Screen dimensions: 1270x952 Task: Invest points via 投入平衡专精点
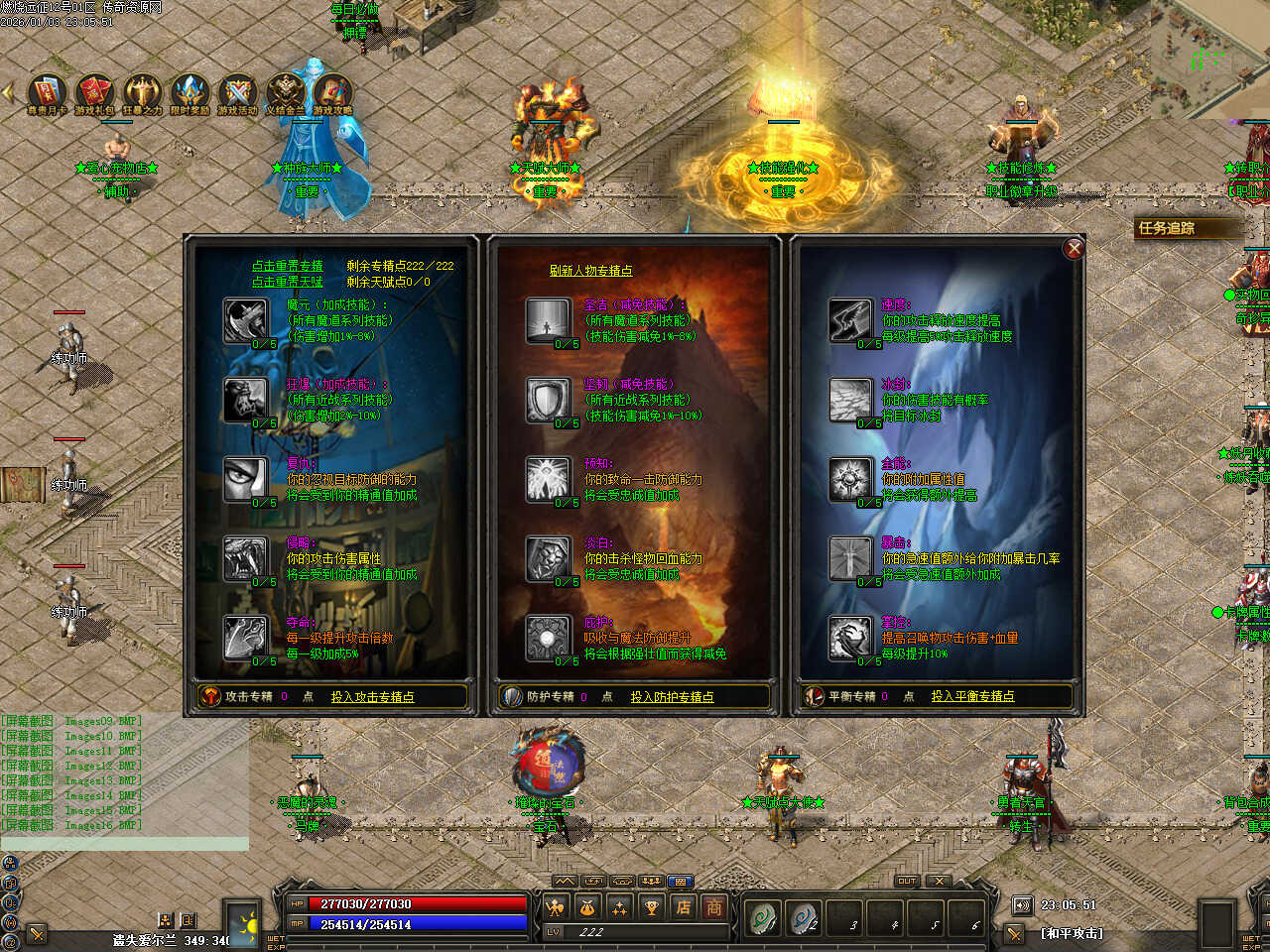[972, 696]
